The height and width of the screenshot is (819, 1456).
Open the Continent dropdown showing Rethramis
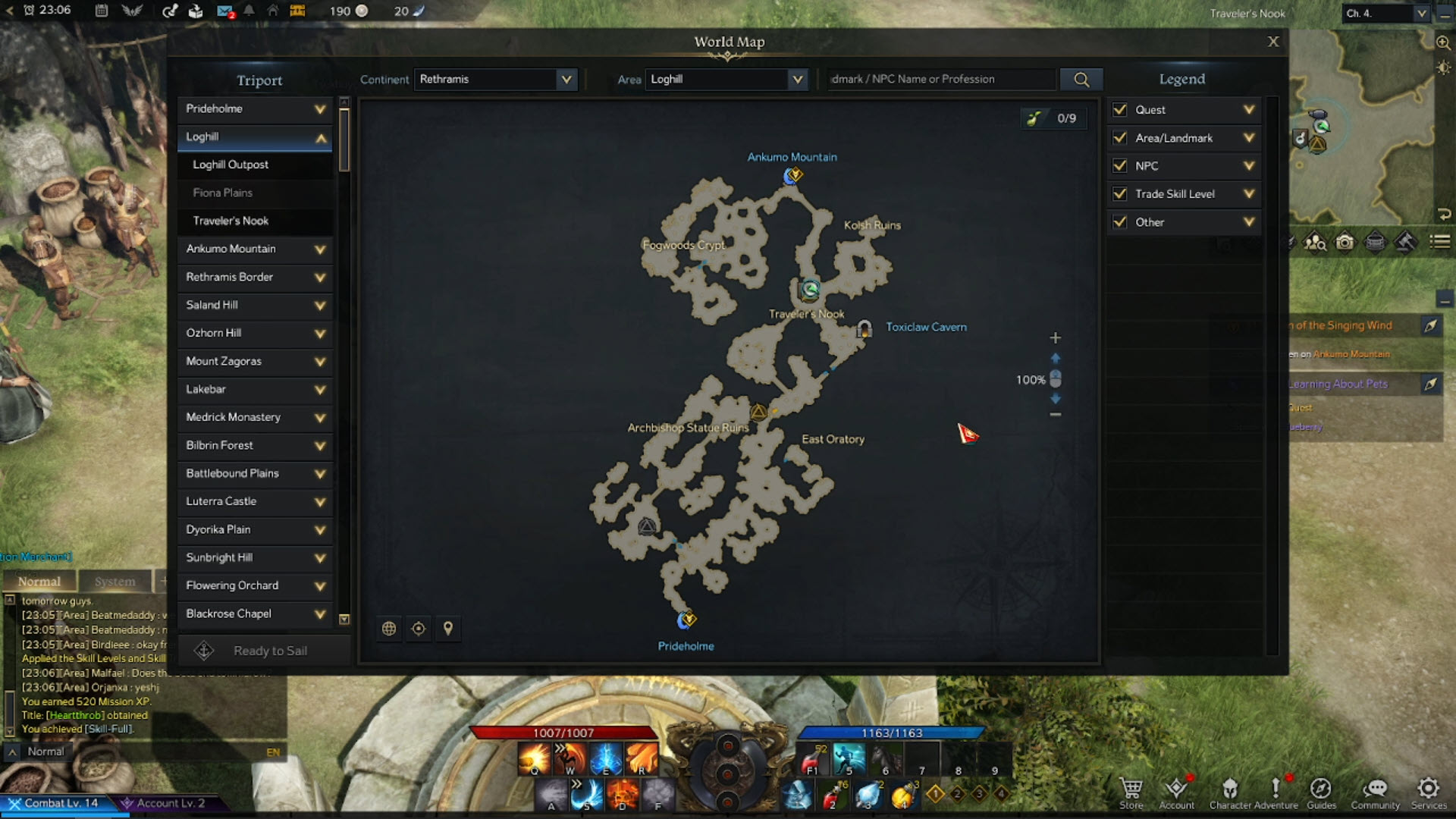(x=495, y=79)
